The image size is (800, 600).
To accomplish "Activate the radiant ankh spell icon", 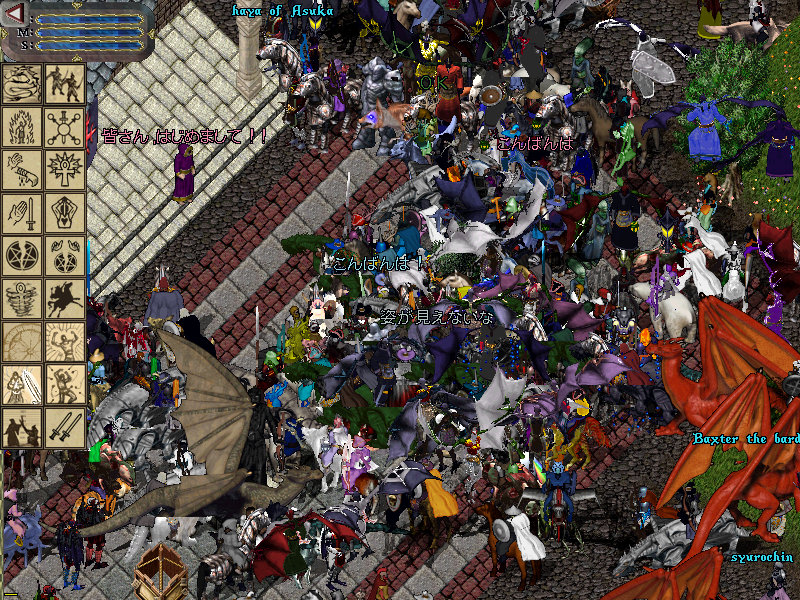I will tap(65, 170).
